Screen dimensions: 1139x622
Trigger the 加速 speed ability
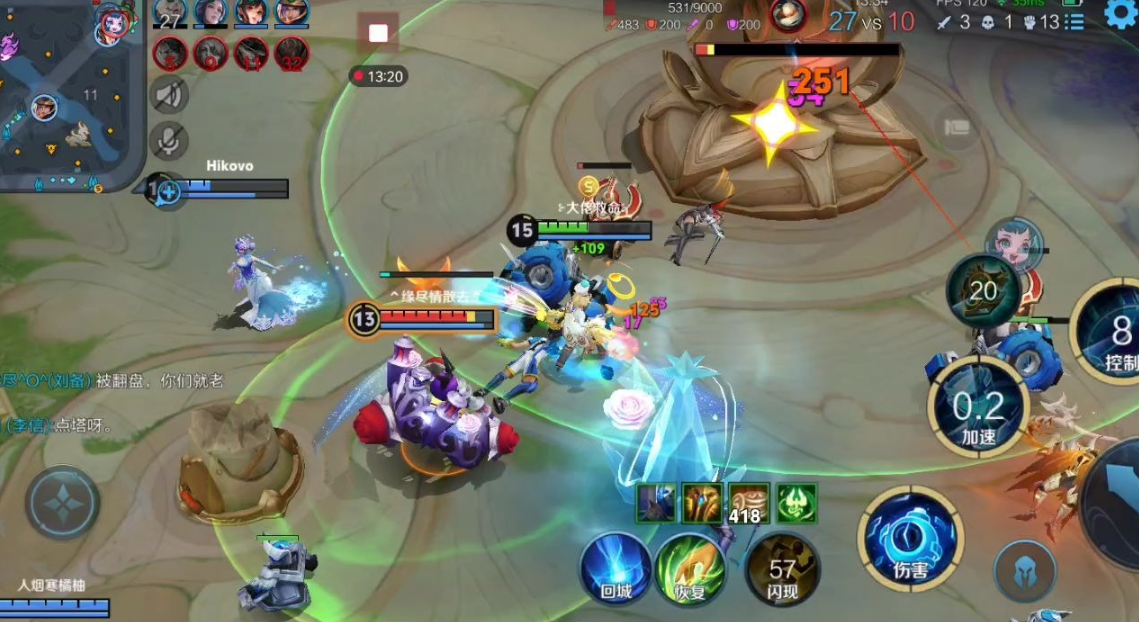(978, 407)
